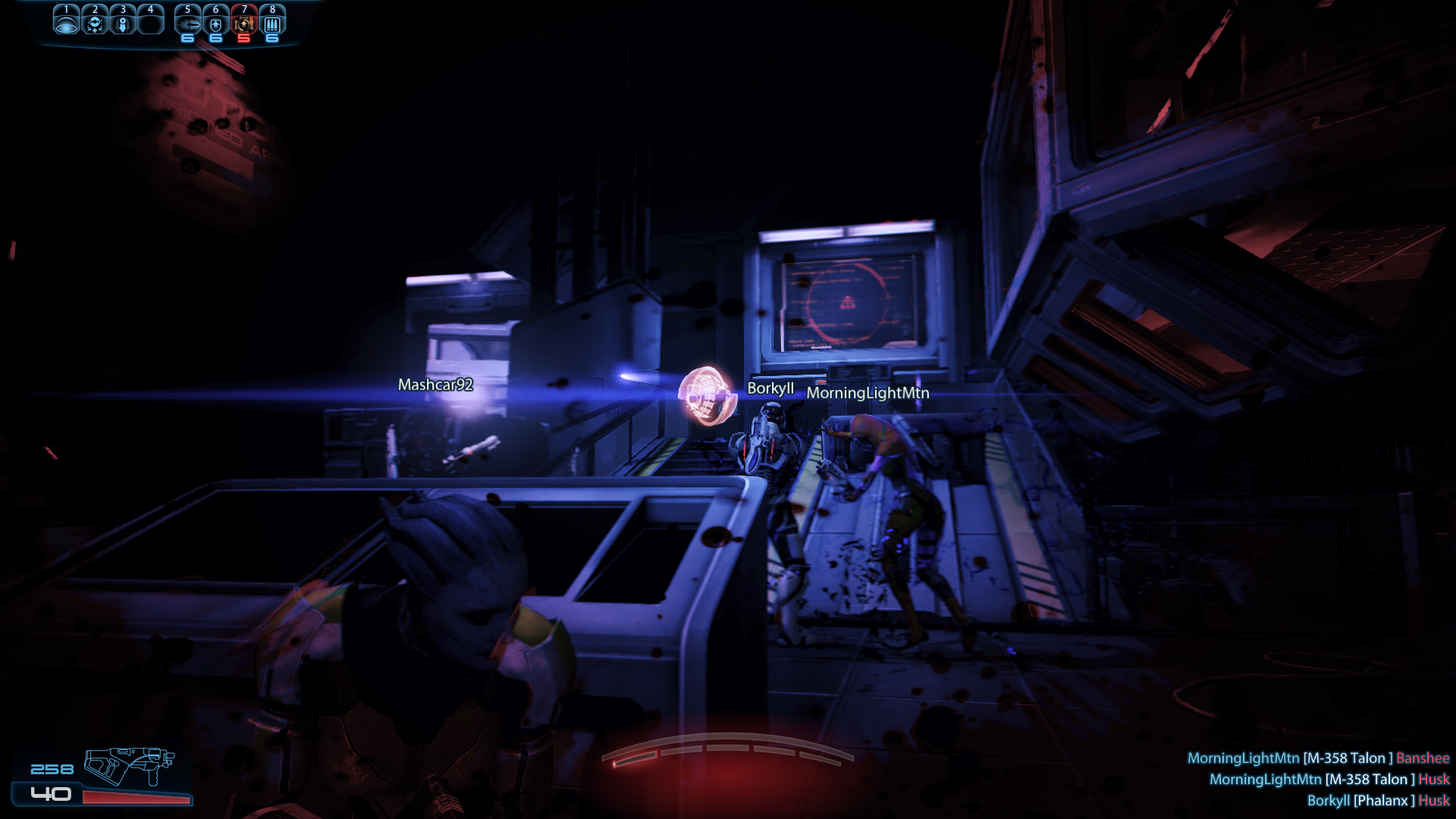
Task: Fire the missile launcher consumable in slot 5
Action: [x=187, y=22]
